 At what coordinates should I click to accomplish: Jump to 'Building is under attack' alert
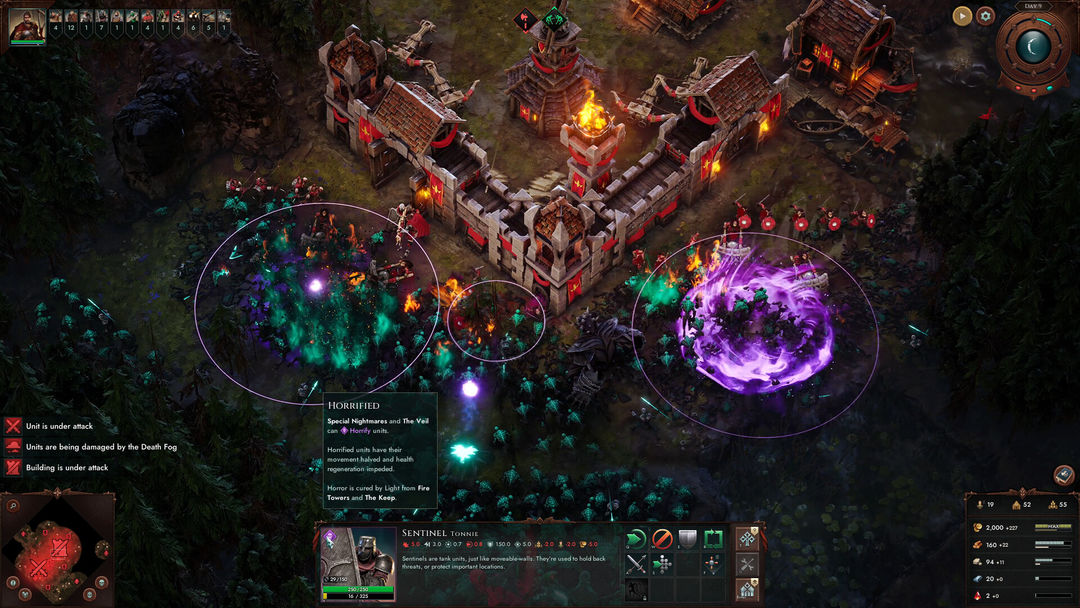[13, 468]
